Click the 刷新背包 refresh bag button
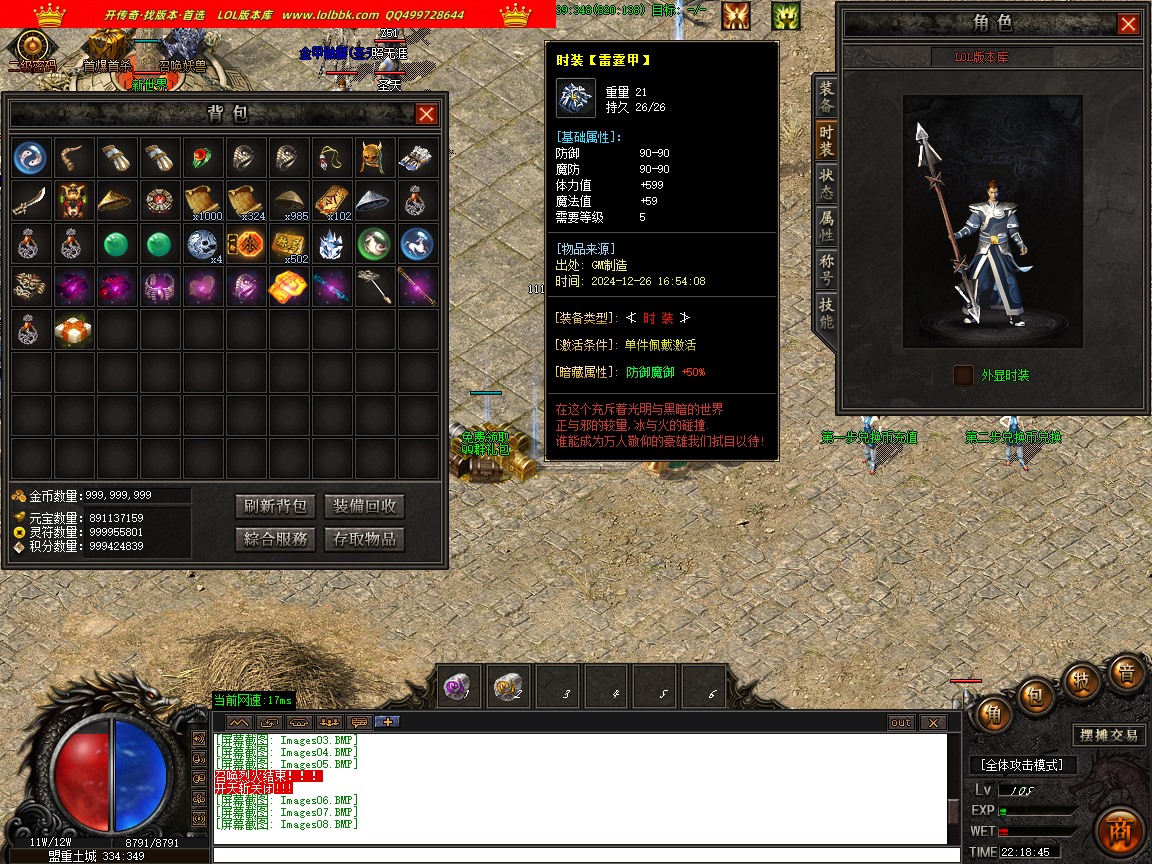The height and width of the screenshot is (864, 1152). [x=275, y=506]
